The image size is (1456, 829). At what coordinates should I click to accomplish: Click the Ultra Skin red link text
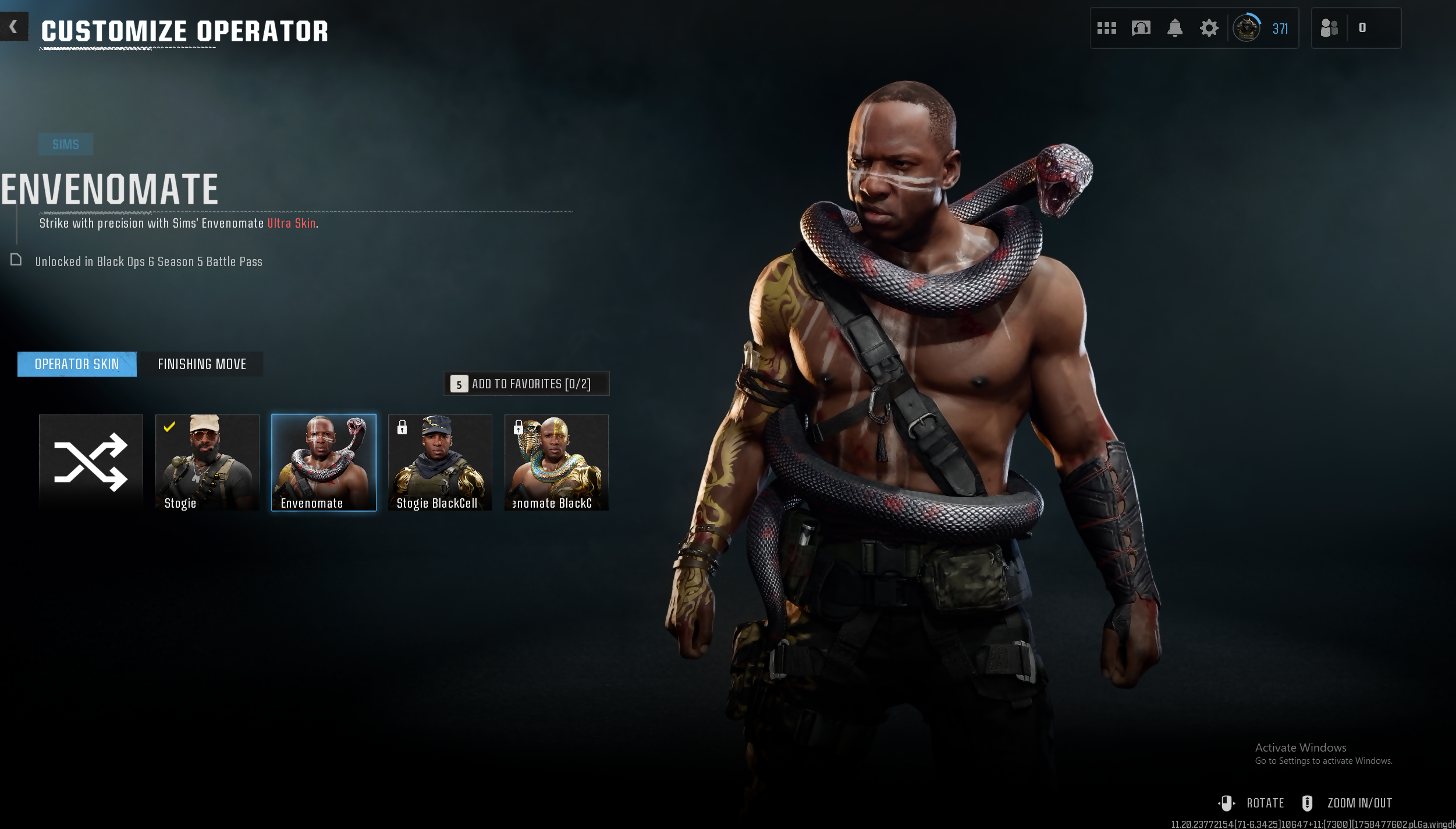[x=292, y=224]
